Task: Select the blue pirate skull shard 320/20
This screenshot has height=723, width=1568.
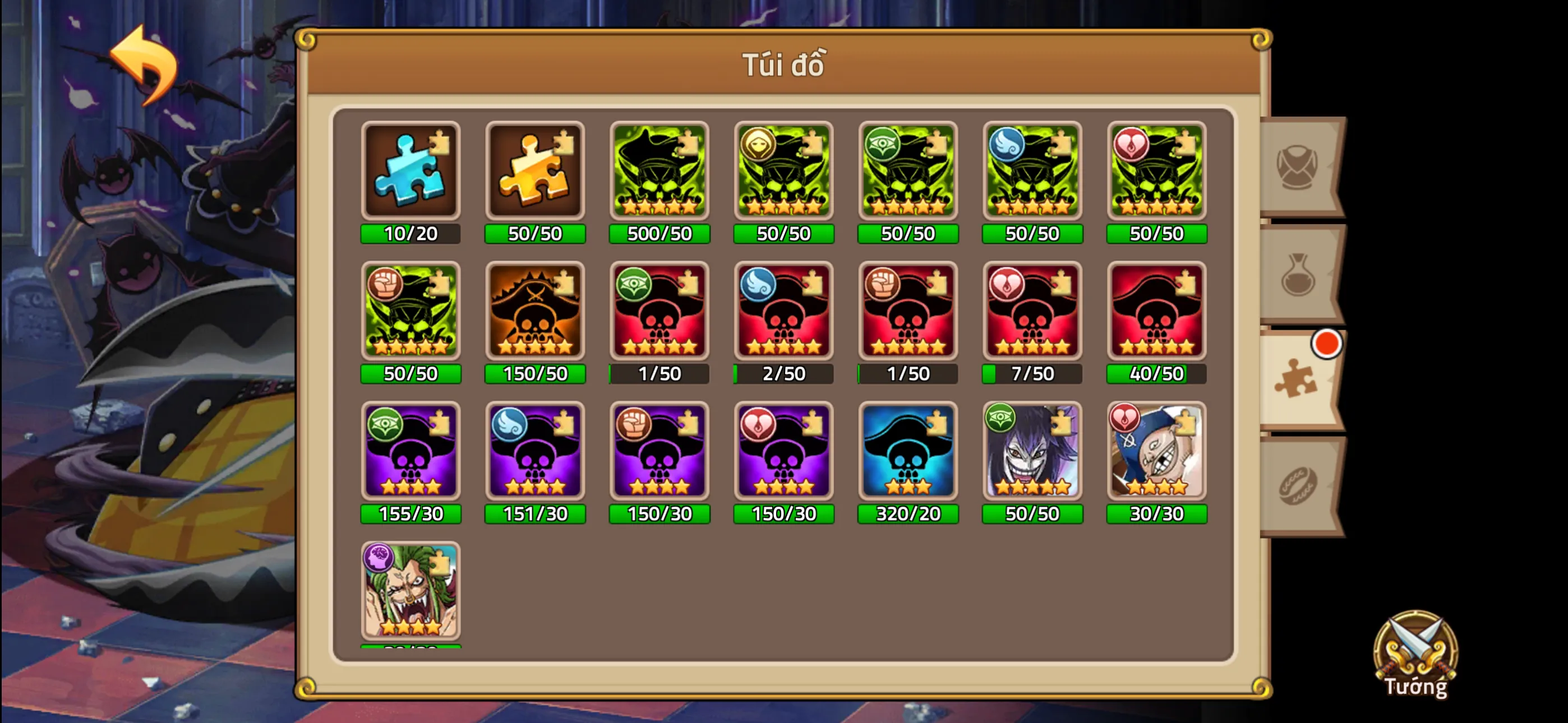Action: pos(907,452)
